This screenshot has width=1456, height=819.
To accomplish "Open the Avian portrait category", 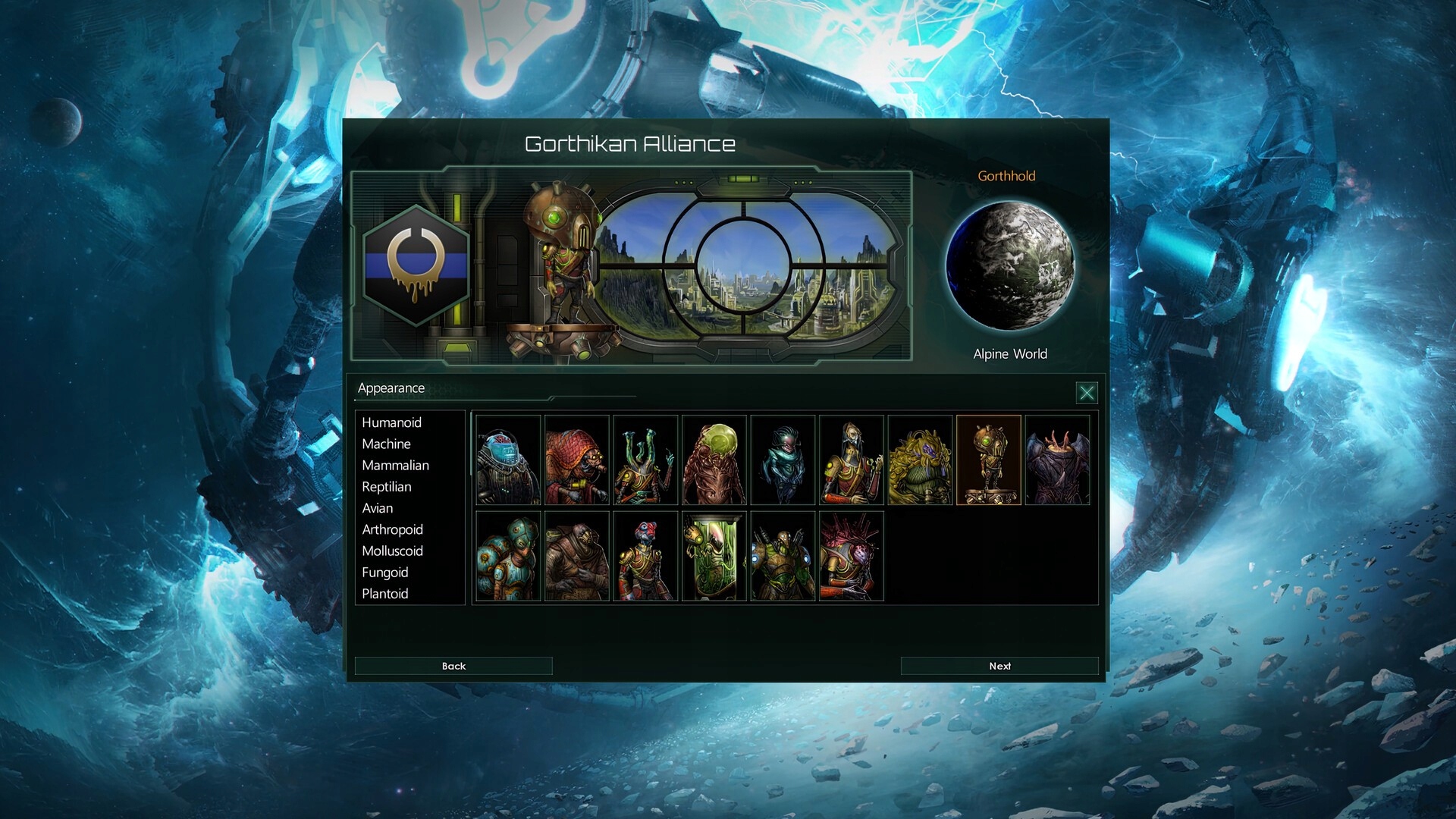I will tap(378, 508).
